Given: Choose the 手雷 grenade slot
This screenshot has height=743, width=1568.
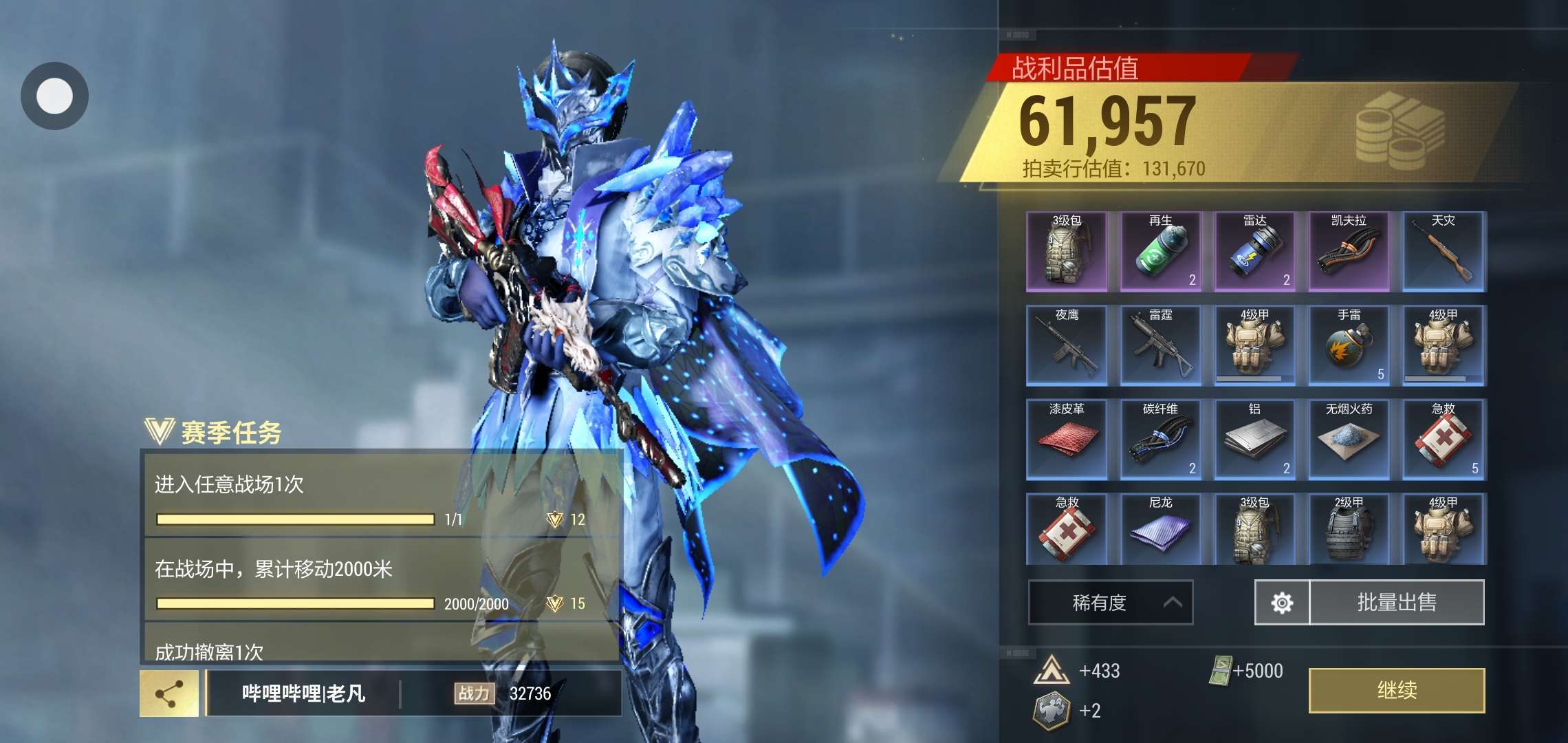Looking at the screenshot, I should (1349, 345).
